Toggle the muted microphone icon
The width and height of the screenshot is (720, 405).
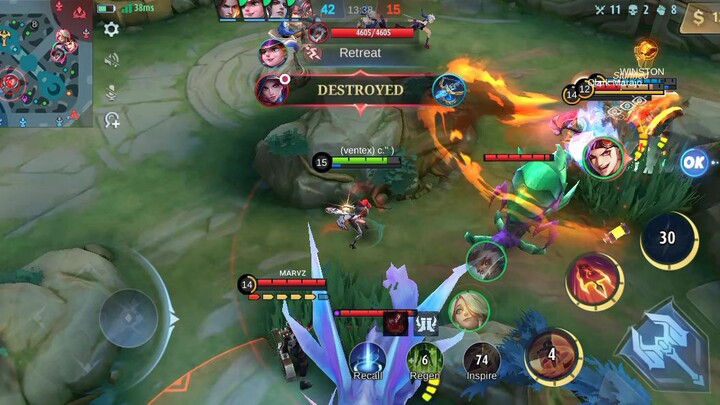point(111,91)
